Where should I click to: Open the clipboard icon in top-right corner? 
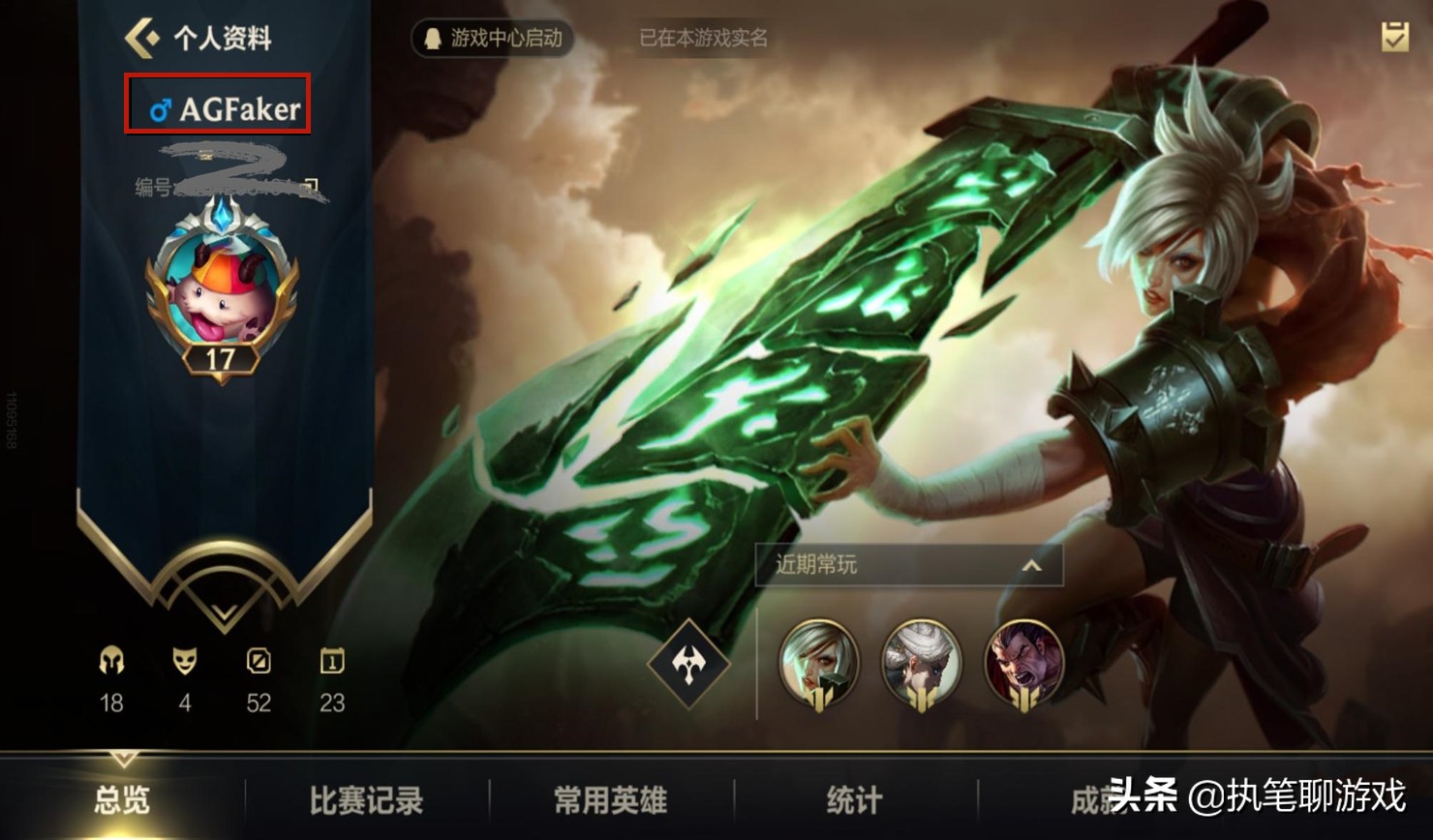tap(1394, 37)
